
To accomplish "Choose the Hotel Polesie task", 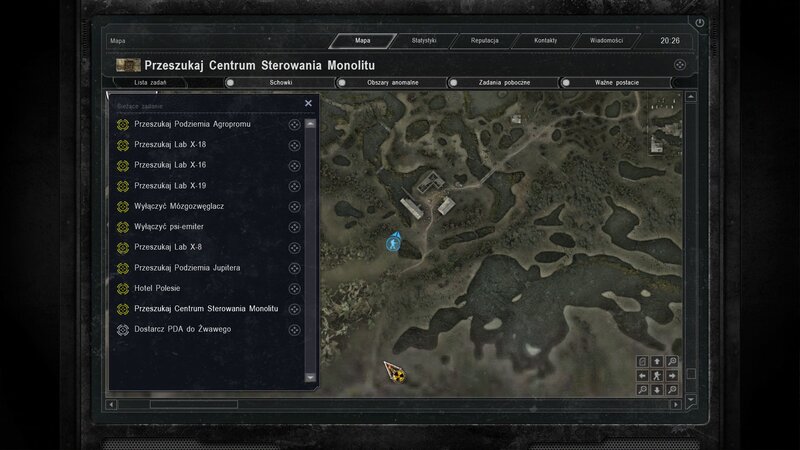I will click(x=164, y=288).
